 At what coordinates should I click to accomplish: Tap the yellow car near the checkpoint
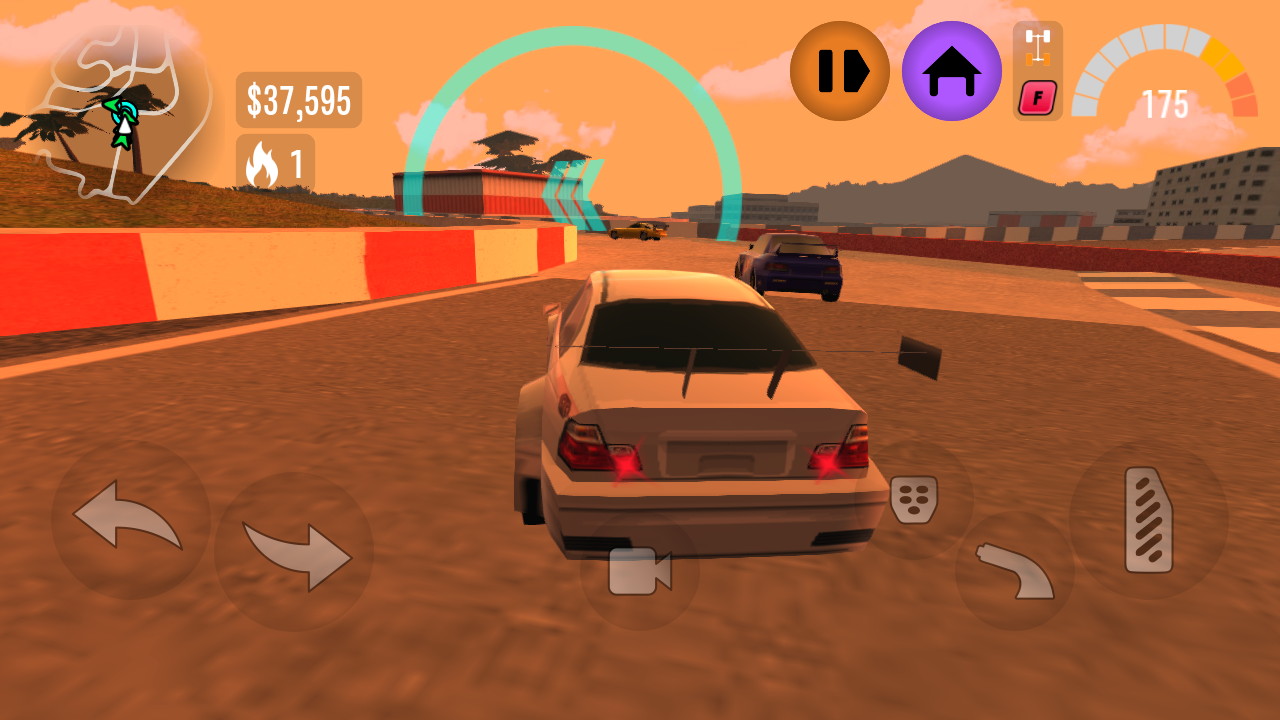(640, 232)
